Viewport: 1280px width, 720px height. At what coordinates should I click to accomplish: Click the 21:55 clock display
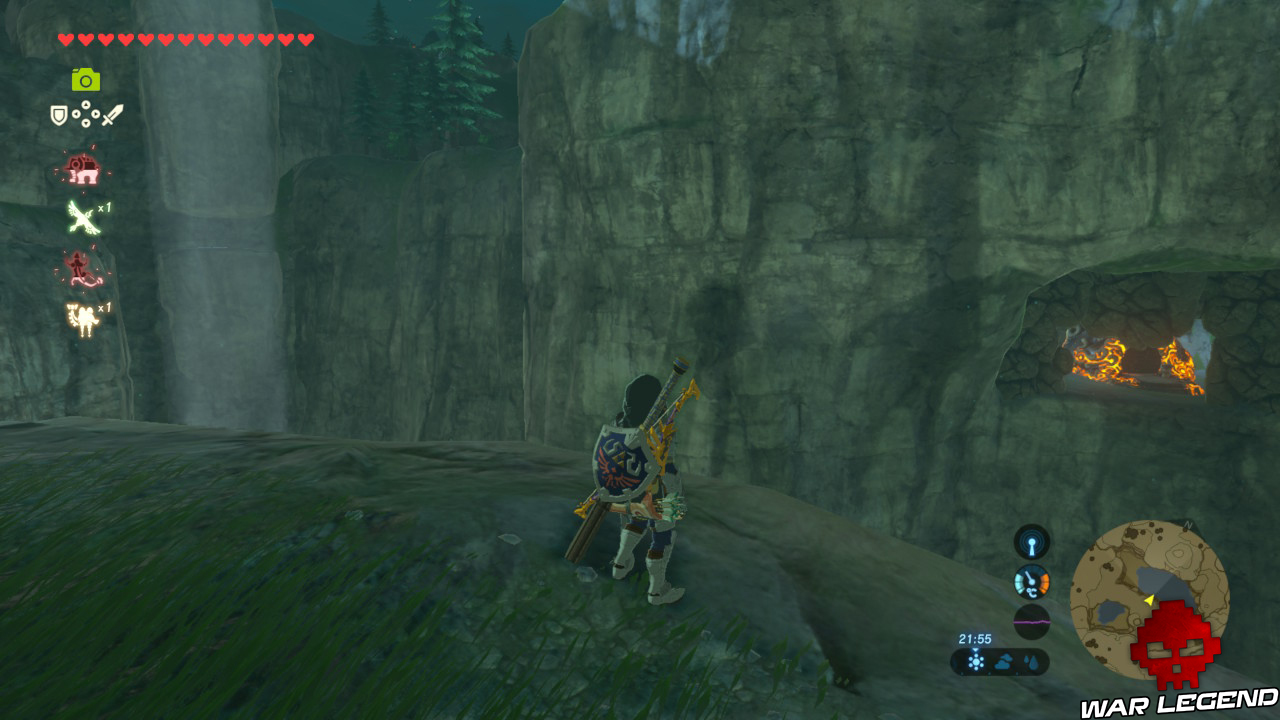975,637
